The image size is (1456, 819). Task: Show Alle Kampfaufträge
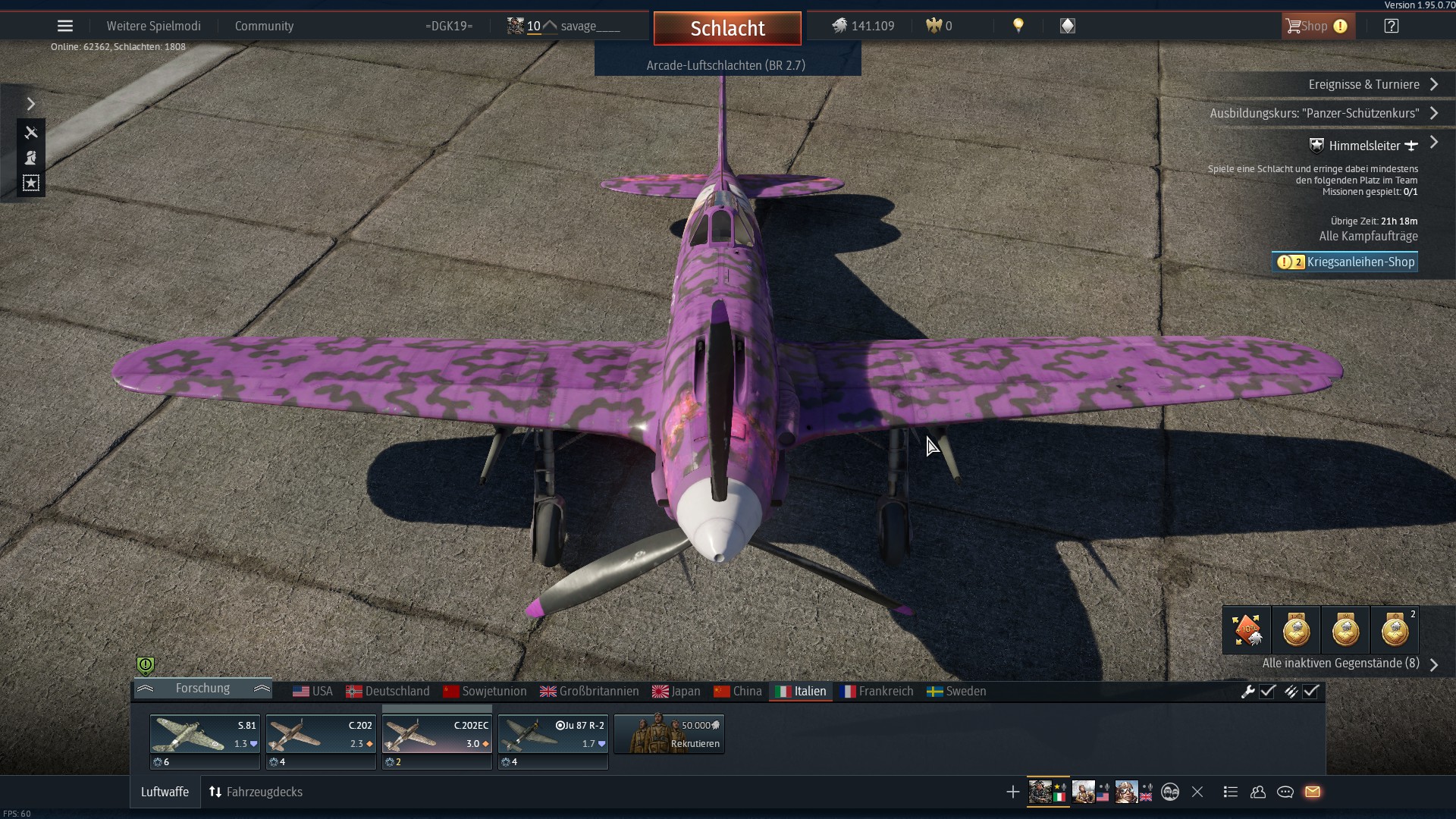click(1367, 236)
